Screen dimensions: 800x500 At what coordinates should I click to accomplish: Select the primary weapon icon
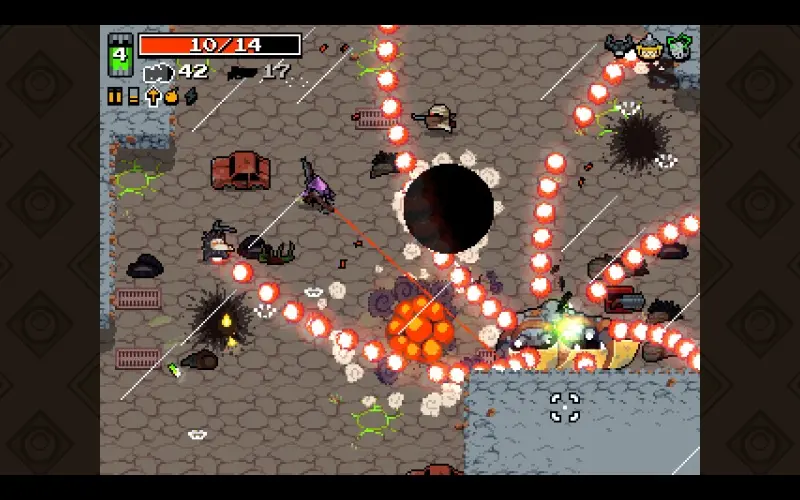click(x=159, y=71)
